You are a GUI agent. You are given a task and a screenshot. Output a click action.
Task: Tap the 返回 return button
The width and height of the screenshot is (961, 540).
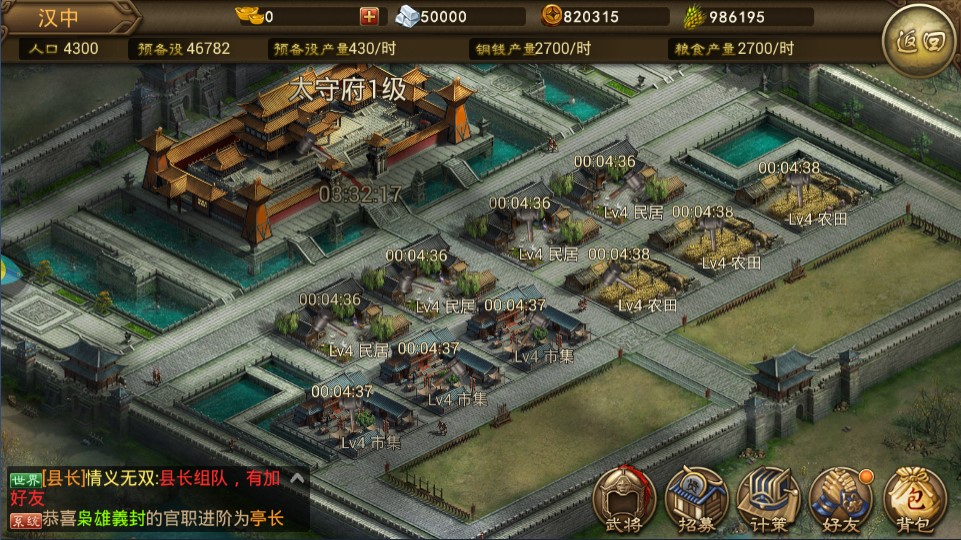pyautogui.click(x=914, y=41)
